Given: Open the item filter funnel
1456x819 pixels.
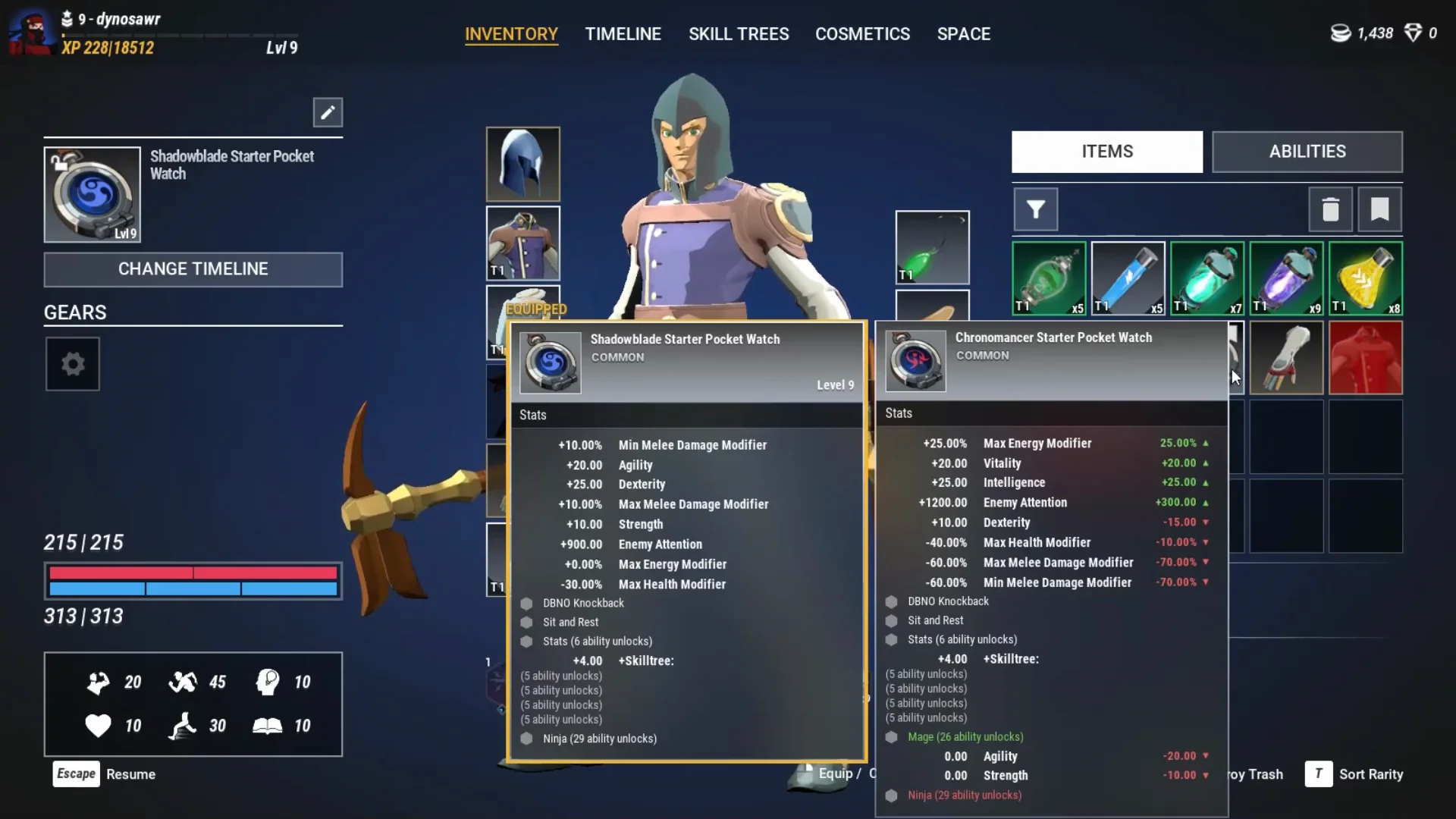Looking at the screenshot, I should pyautogui.click(x=1035, y=209).
